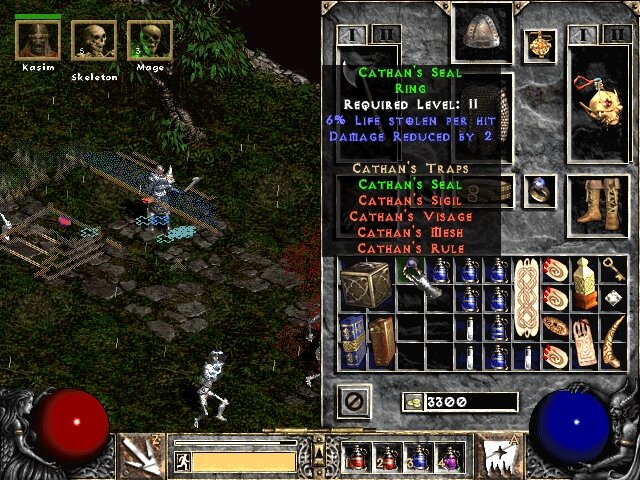
Task: Select the brown tome in inventory
Action: pyautogui.click(x=381, y=340)
